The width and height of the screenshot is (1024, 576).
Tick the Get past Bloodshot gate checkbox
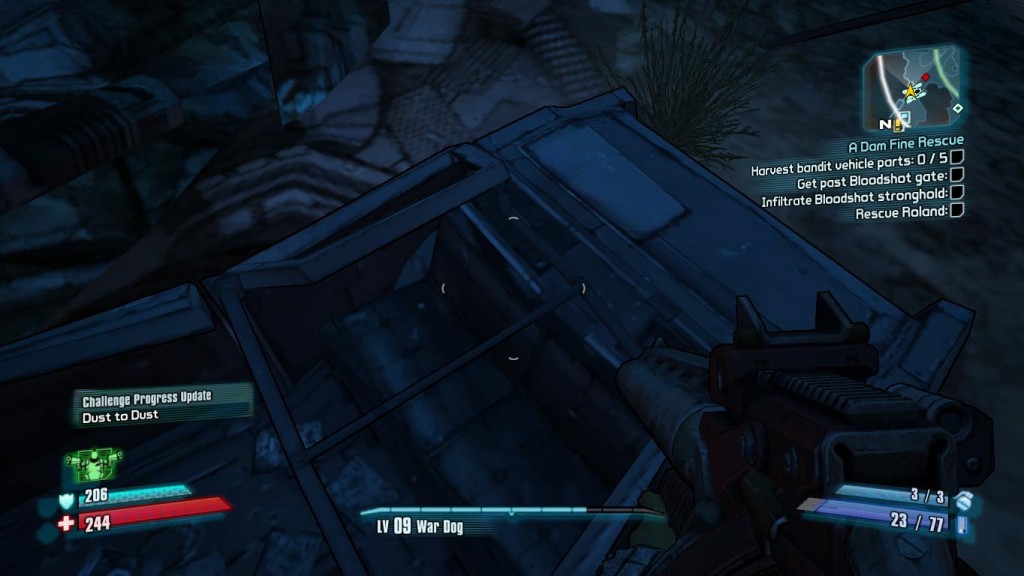pyautogui.click(x=957, y=175)
